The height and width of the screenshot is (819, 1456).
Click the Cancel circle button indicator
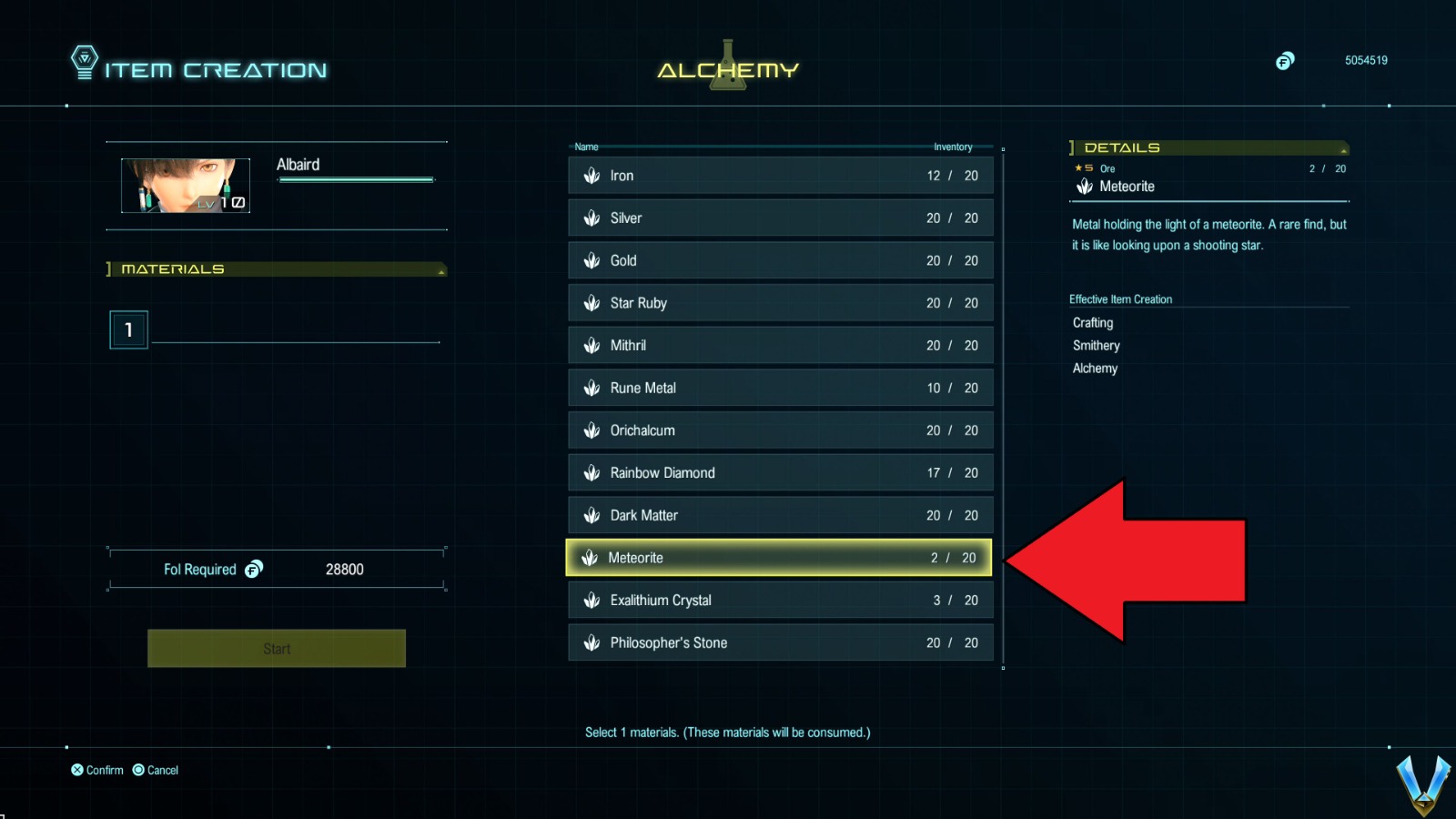138,770
